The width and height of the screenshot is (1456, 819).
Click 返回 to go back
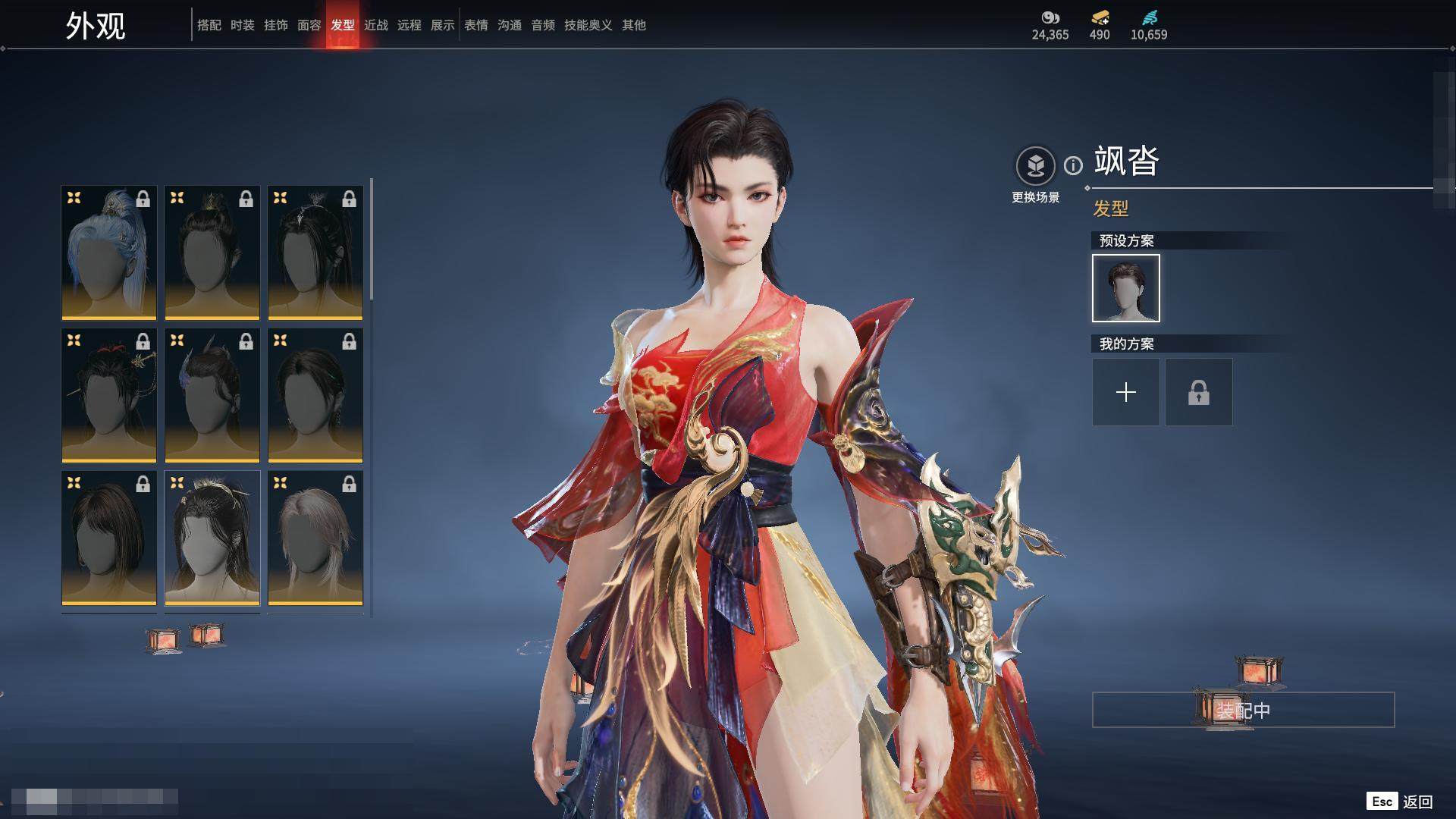1417,802
